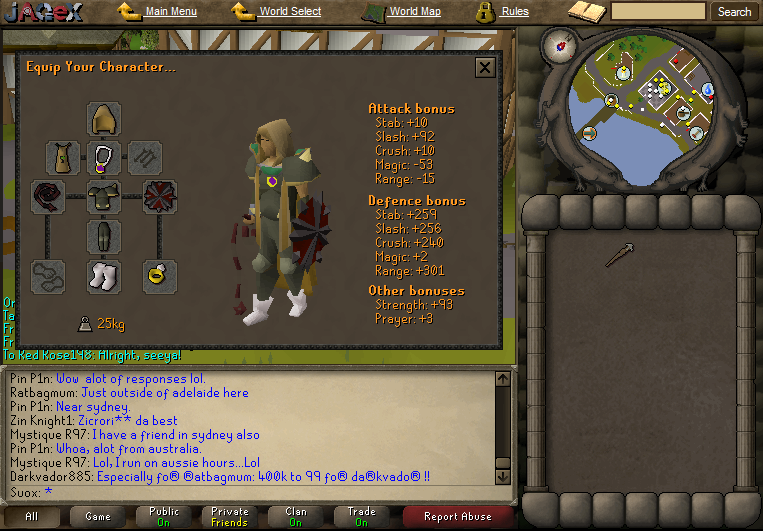Select the amulet equipment slot

coord(103,157)
